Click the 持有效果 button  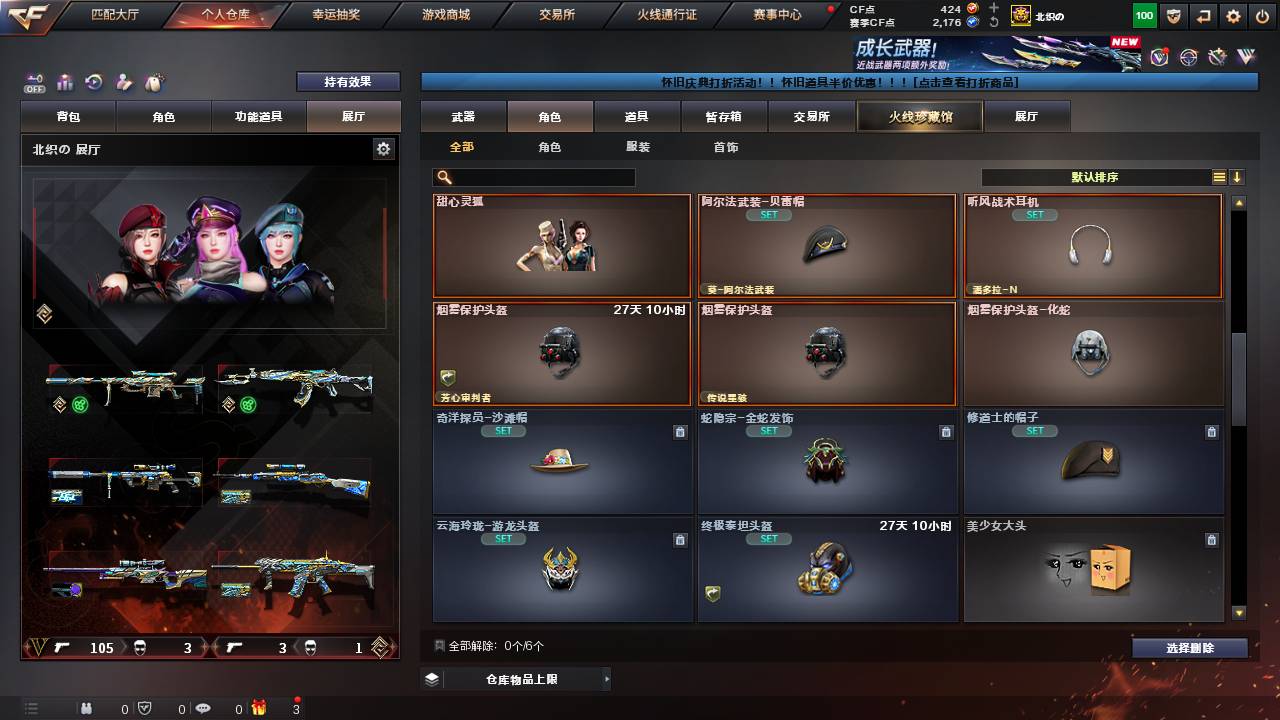[x=347, y=82]
